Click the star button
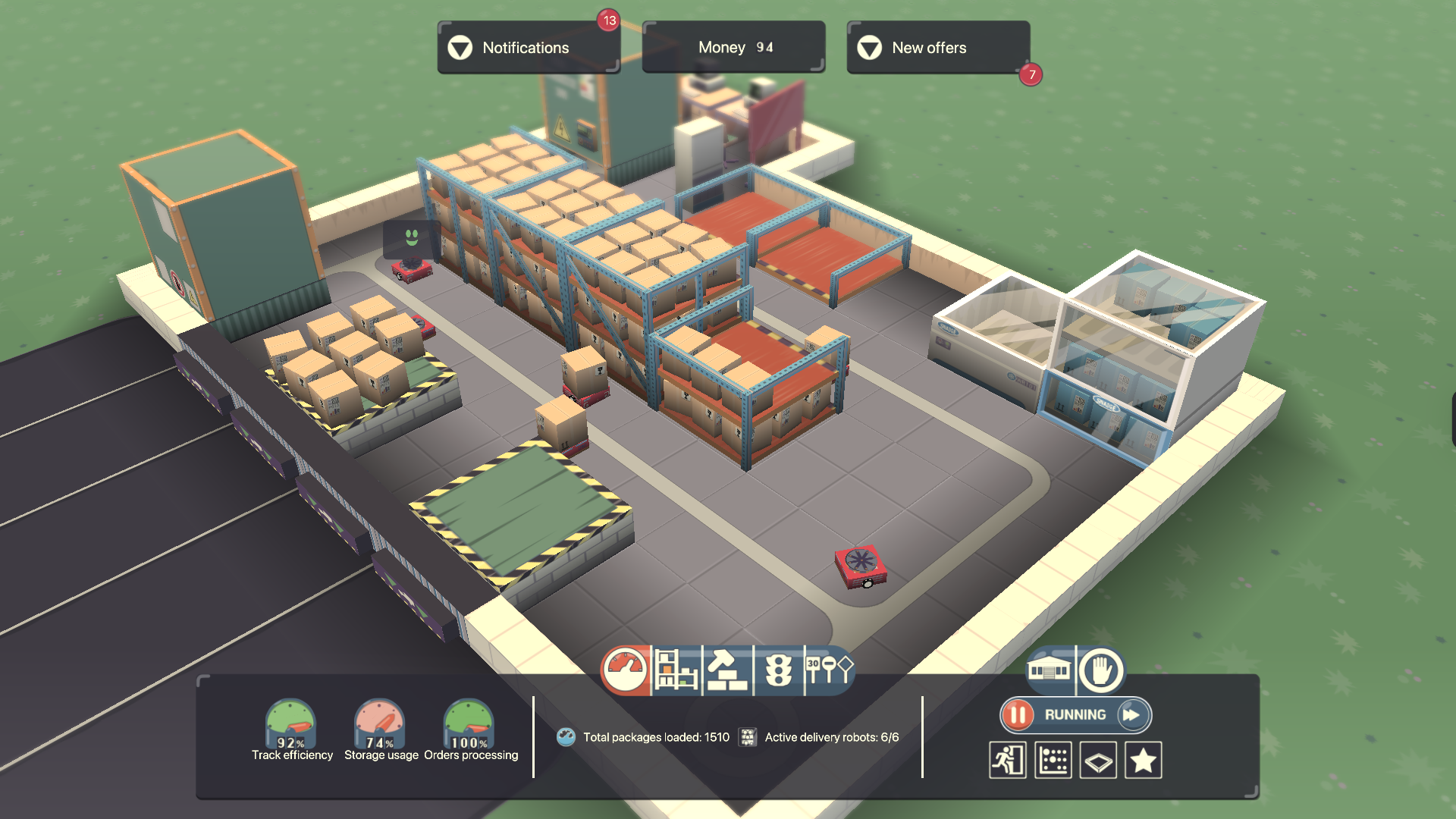 click(1144, 760)
